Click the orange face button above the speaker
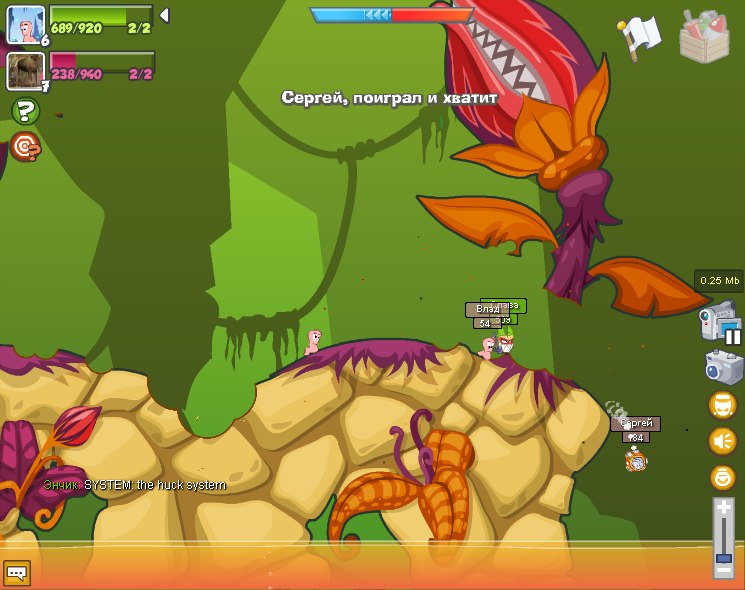The height and width of the screenshot is (590, 745). 722,405
